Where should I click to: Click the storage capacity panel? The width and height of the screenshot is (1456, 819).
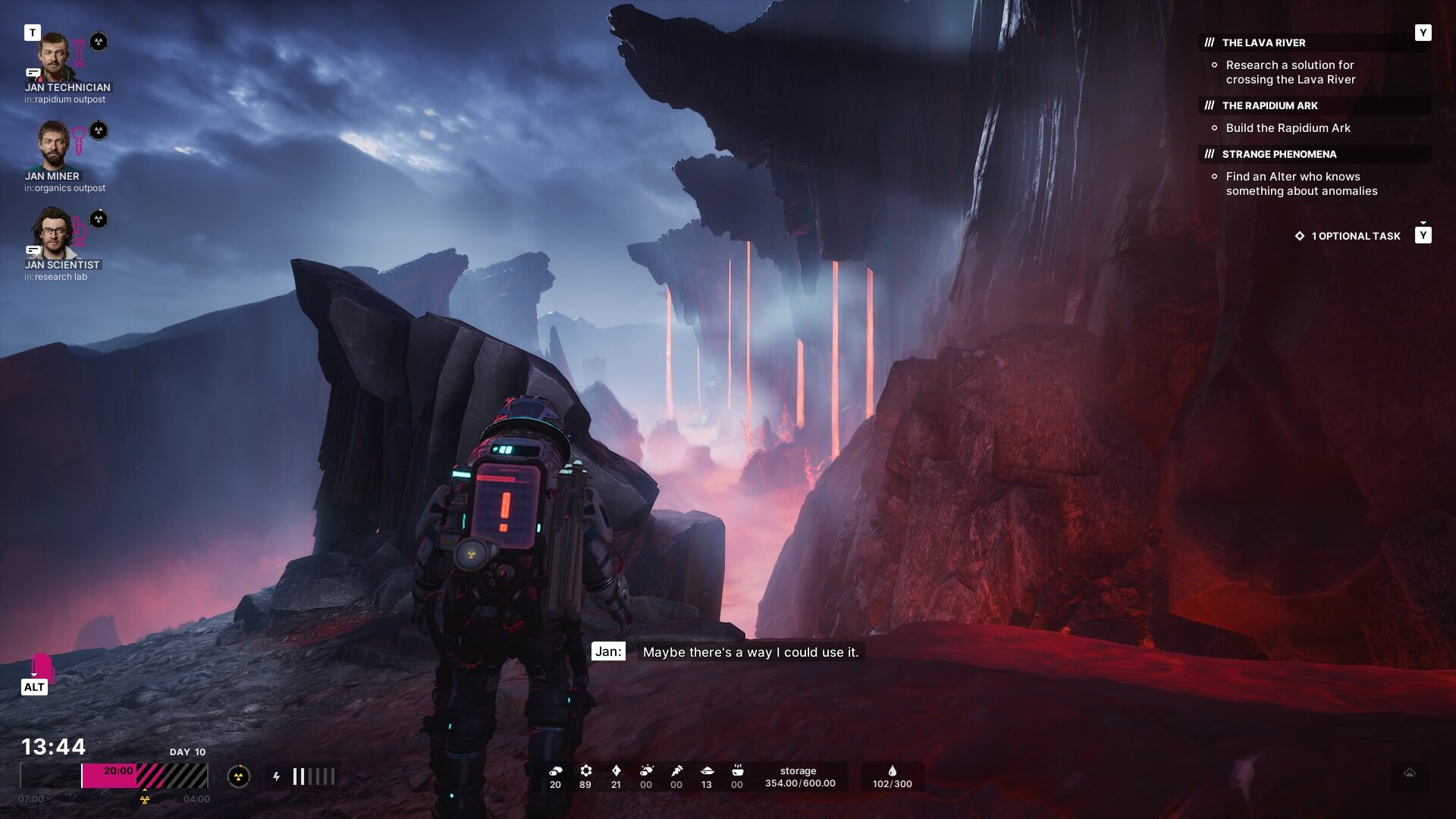point(799,777)
